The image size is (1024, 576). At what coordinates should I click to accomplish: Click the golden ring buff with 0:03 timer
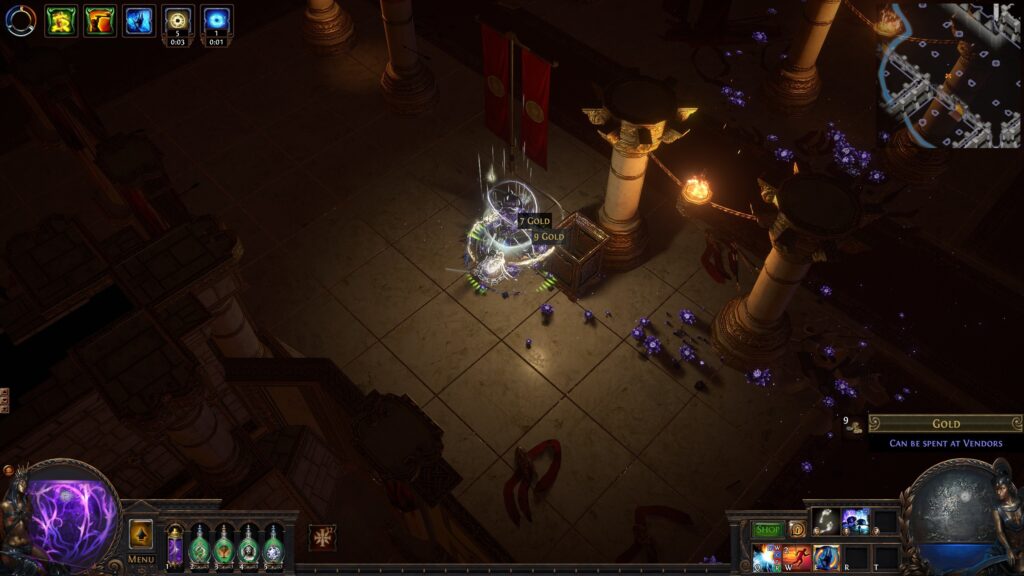(x=178, y=20)
